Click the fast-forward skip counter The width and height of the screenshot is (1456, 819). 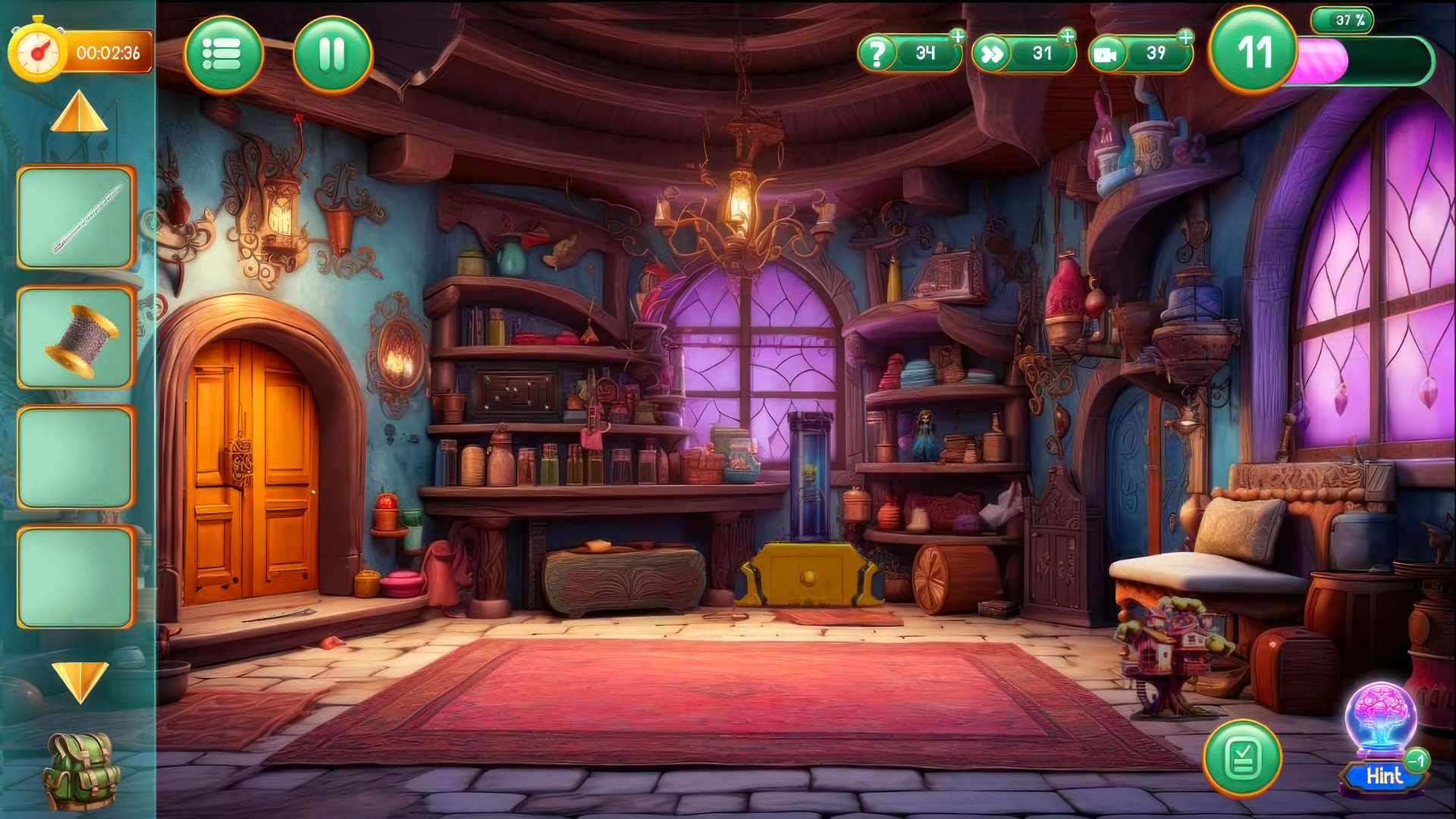click(1024, 54)
